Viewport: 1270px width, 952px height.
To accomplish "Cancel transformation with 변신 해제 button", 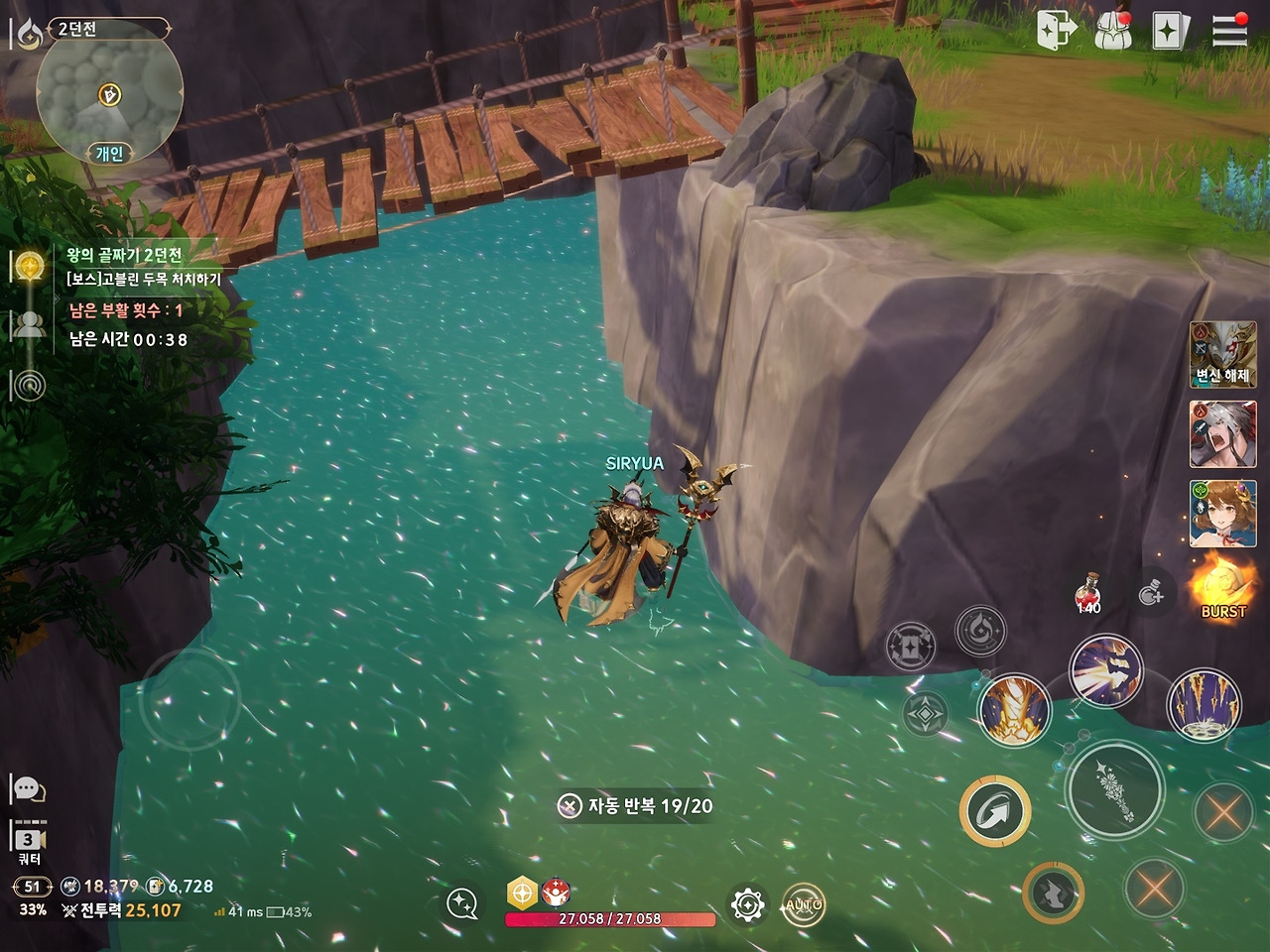I will (1222, 354).
